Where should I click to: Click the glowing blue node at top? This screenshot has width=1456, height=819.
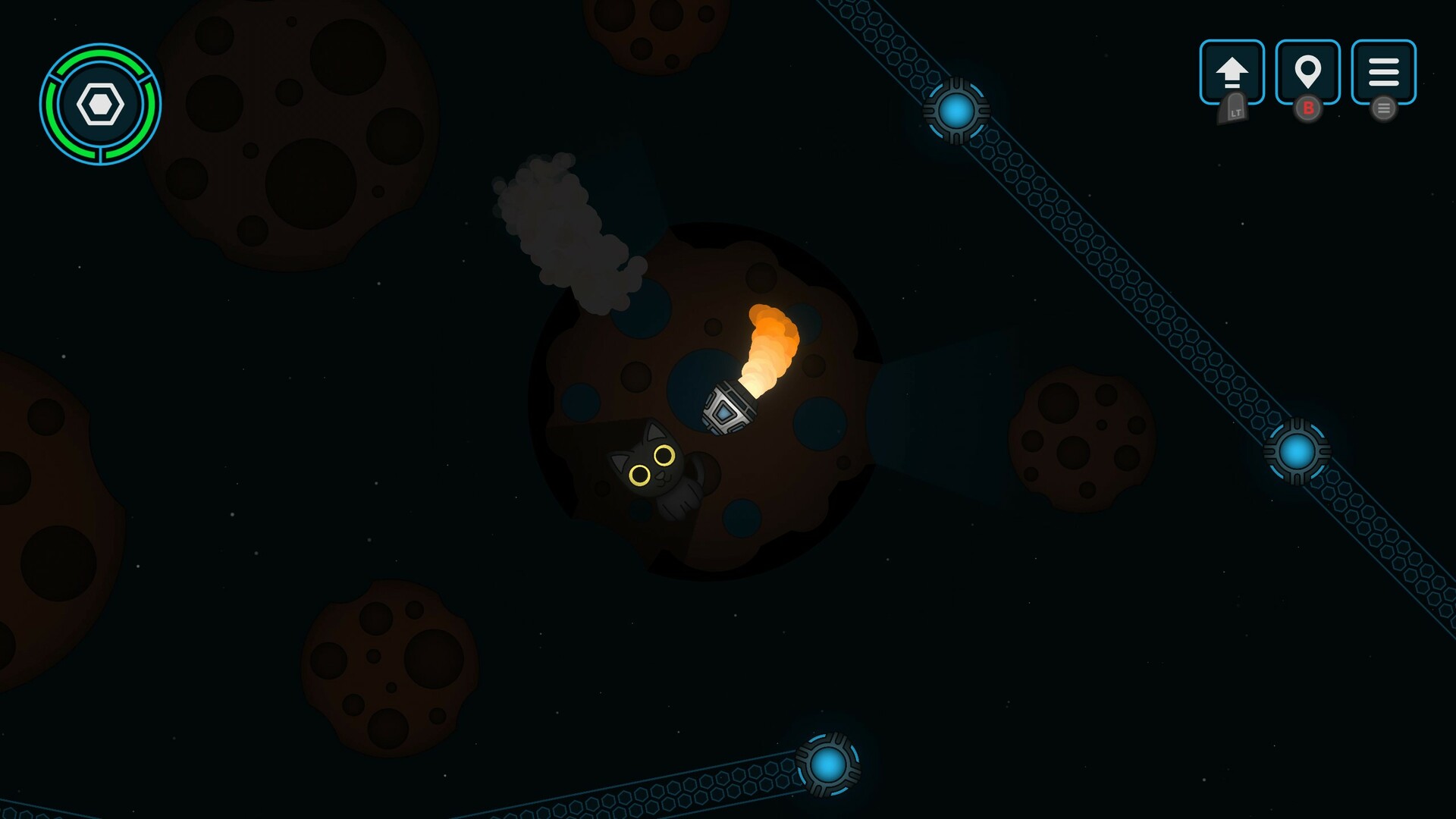957,111
